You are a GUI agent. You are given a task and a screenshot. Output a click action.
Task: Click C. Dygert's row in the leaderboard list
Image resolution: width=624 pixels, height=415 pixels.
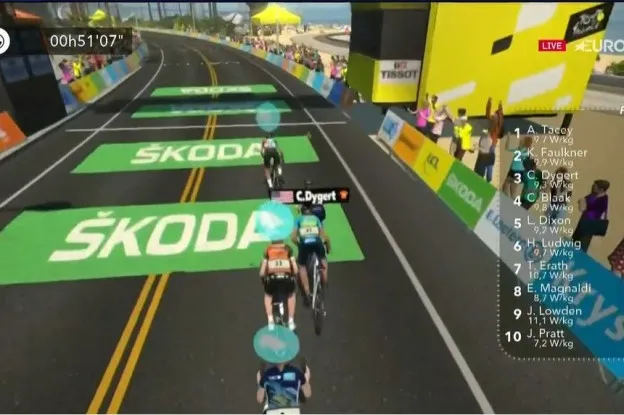(552, 176)
